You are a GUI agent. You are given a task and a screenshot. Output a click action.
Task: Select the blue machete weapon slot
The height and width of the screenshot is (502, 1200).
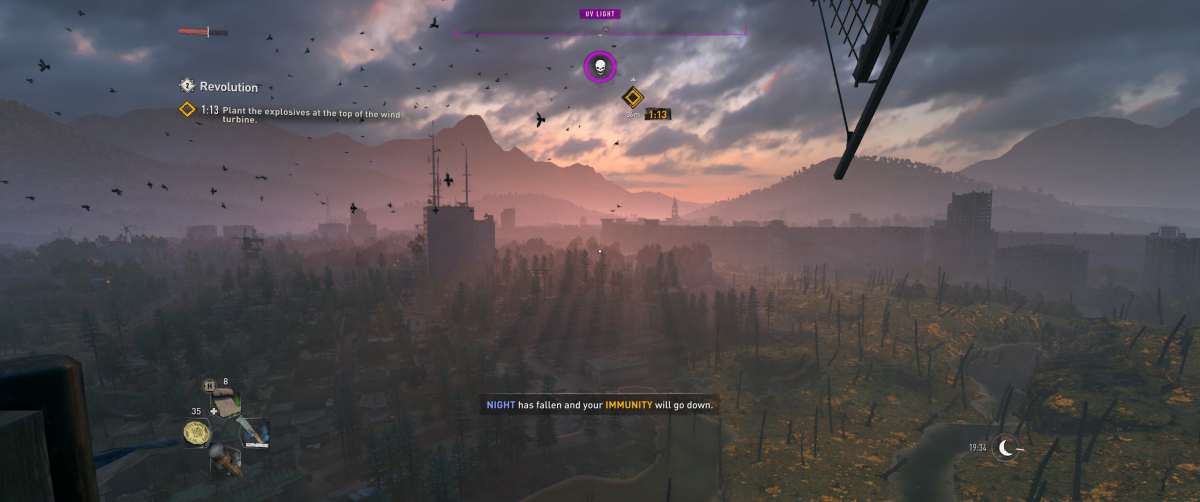click(x=251, y=432)
